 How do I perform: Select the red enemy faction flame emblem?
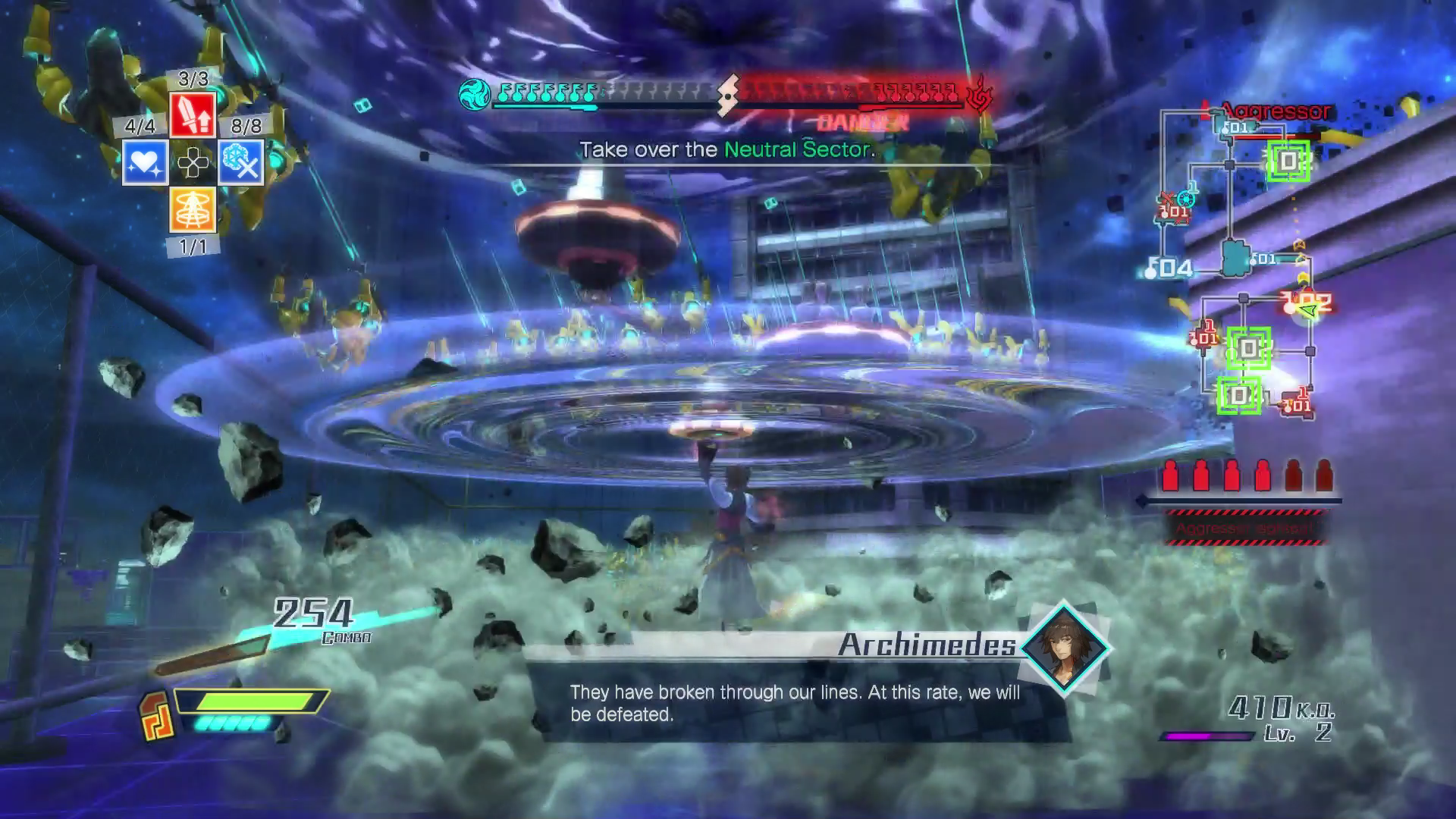(x=980, y=94)
